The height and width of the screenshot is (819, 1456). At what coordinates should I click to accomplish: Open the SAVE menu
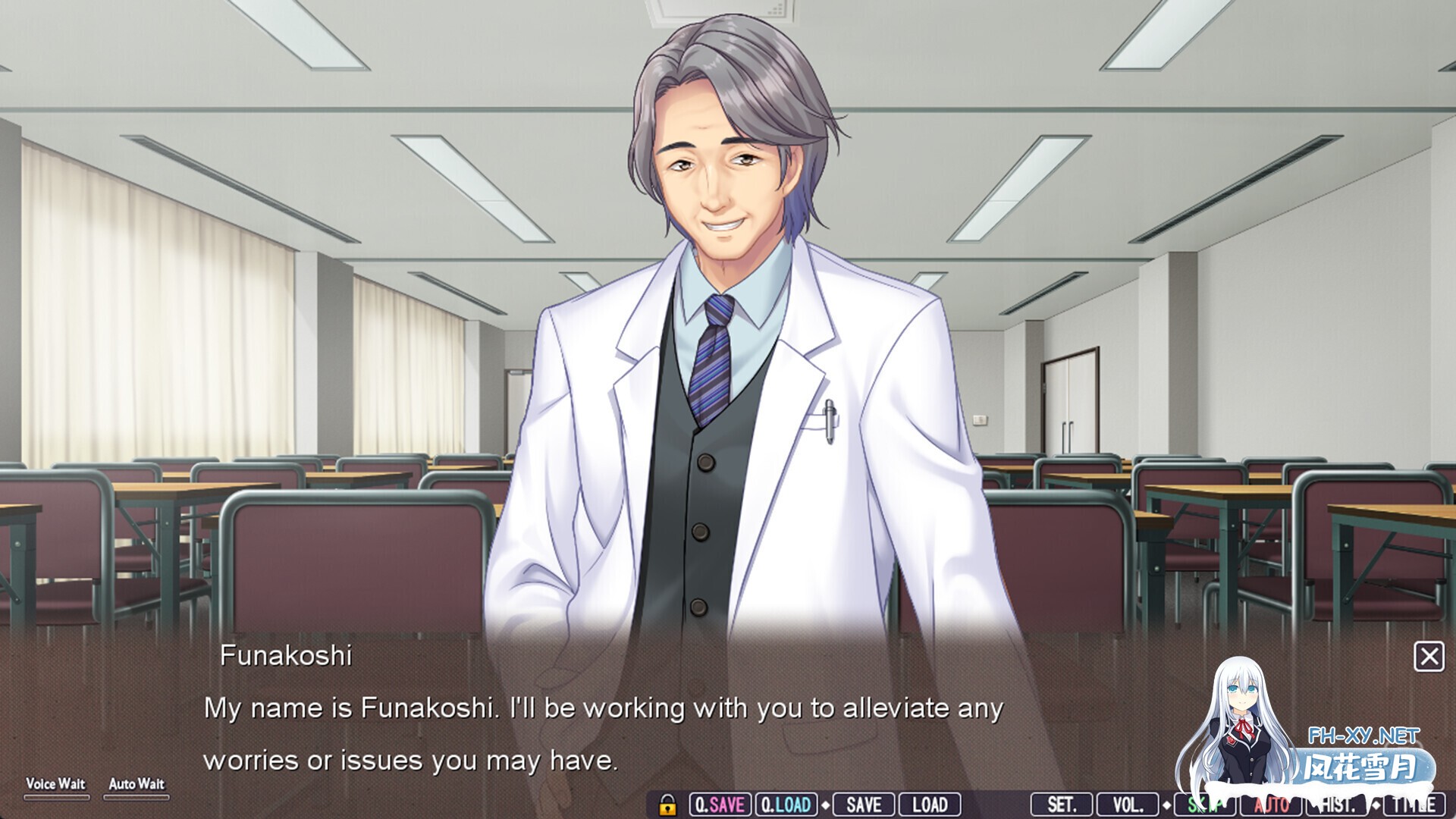point(863,805)
